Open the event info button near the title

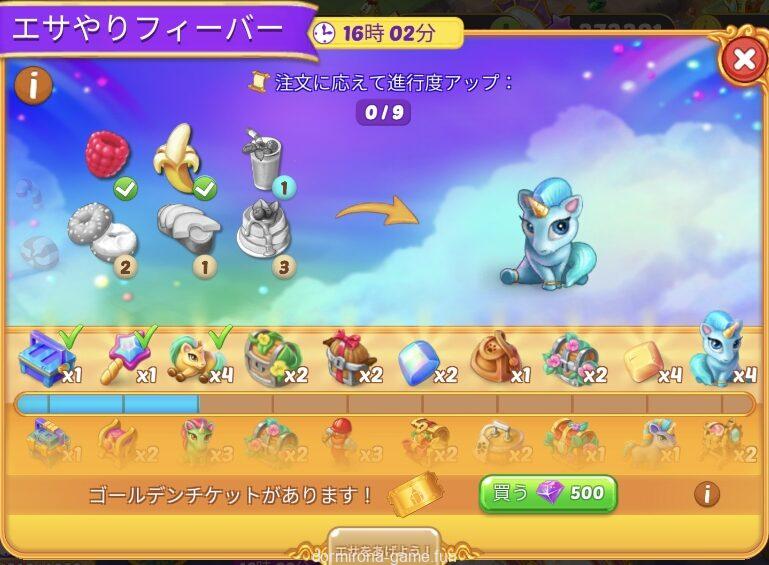34,86
